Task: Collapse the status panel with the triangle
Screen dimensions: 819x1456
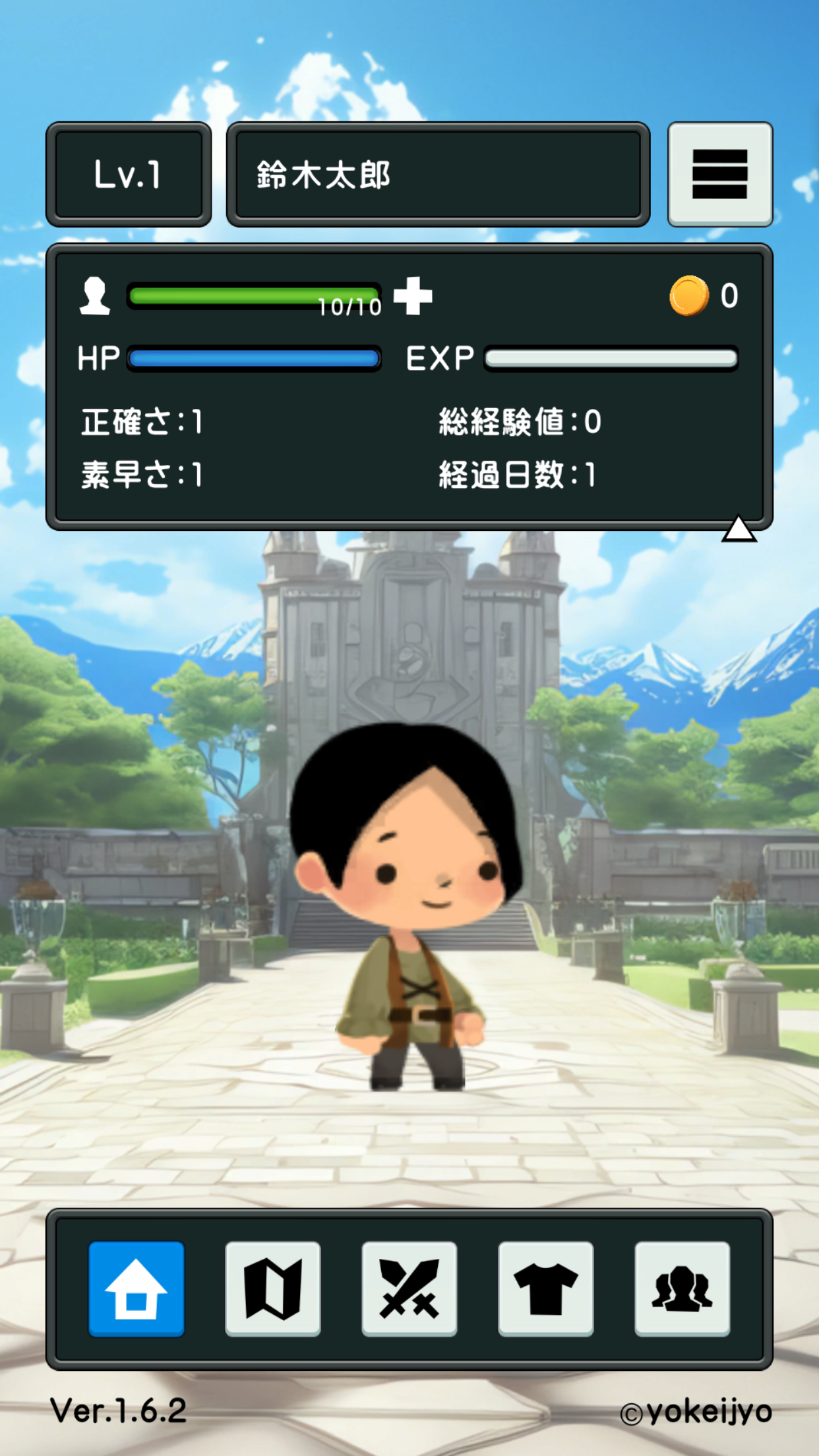Action: [739, 529]
